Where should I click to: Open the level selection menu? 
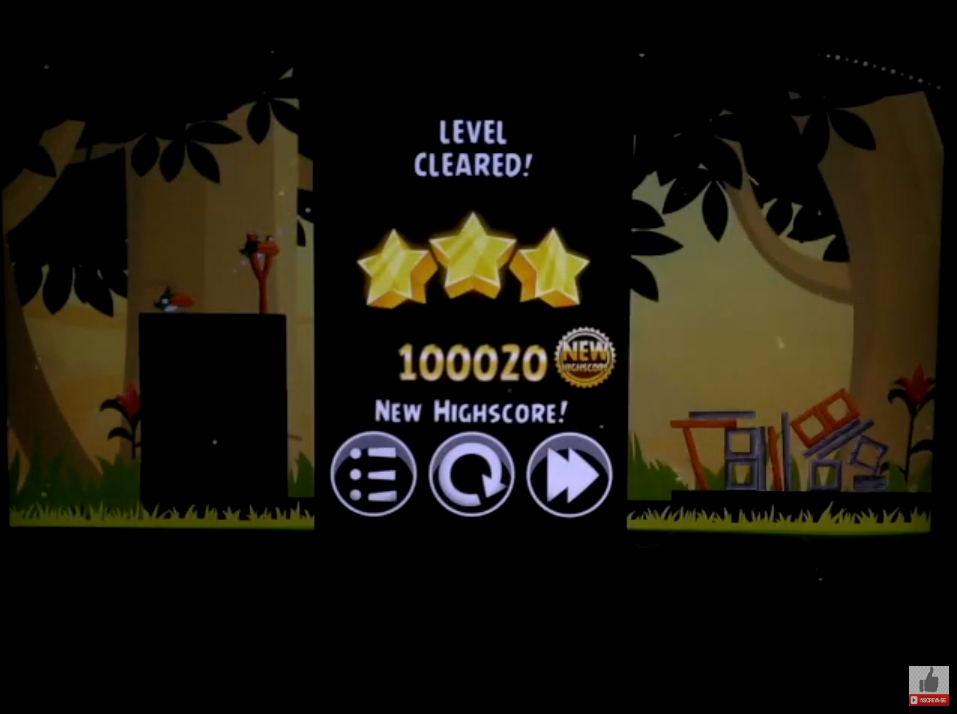(373, 475)
